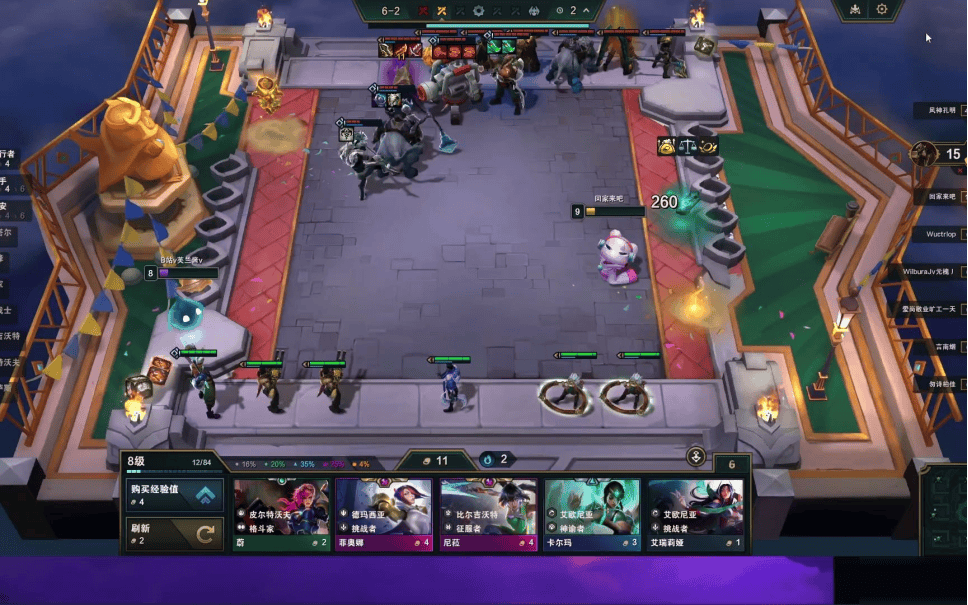968x605 pixels.
Task: Select the 尼菈 shop card
Action: pyautogui.click(x=488, y=514)
